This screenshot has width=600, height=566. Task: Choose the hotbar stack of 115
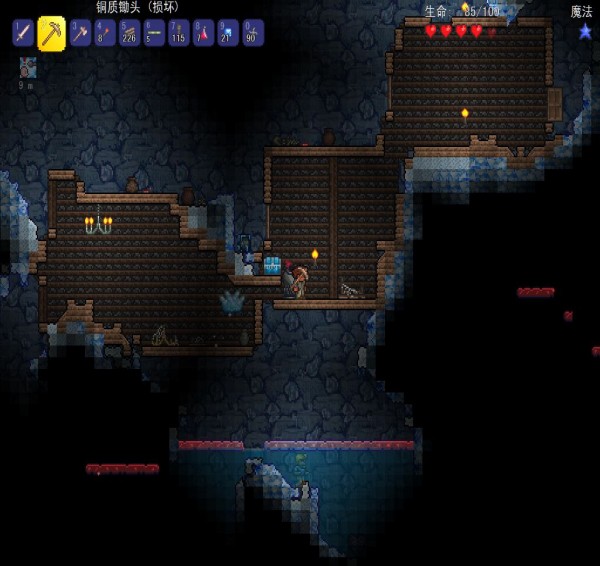[179, 33]
